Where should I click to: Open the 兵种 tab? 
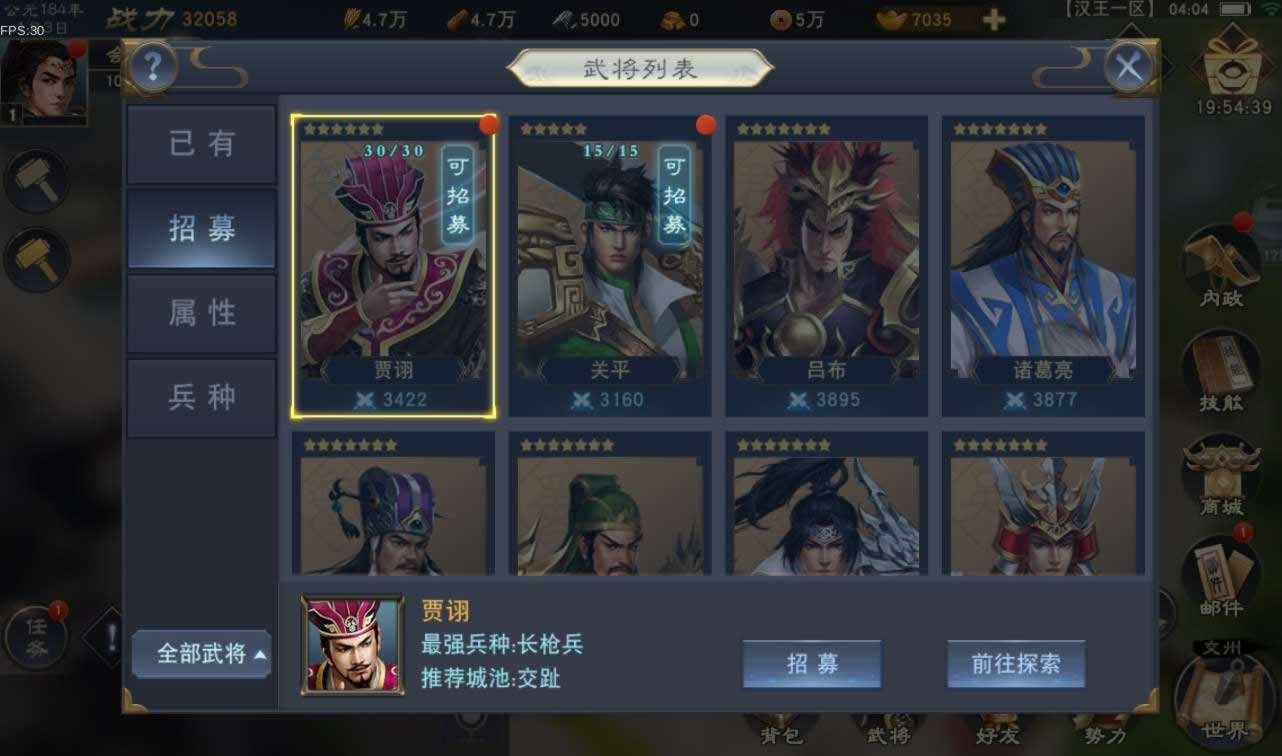(x=201, y=397)
